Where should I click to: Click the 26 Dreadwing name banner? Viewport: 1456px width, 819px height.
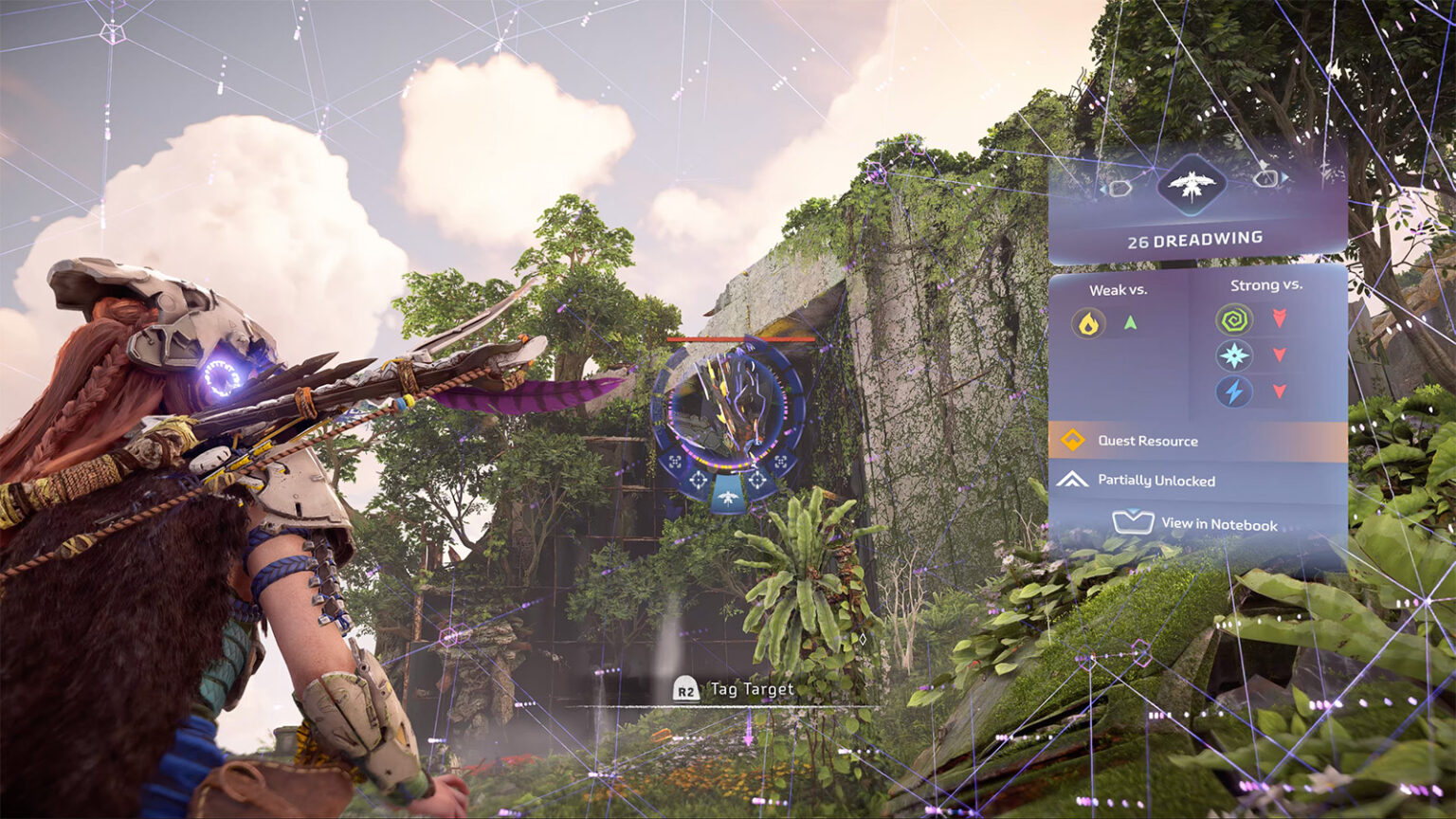click(1194, 241)
